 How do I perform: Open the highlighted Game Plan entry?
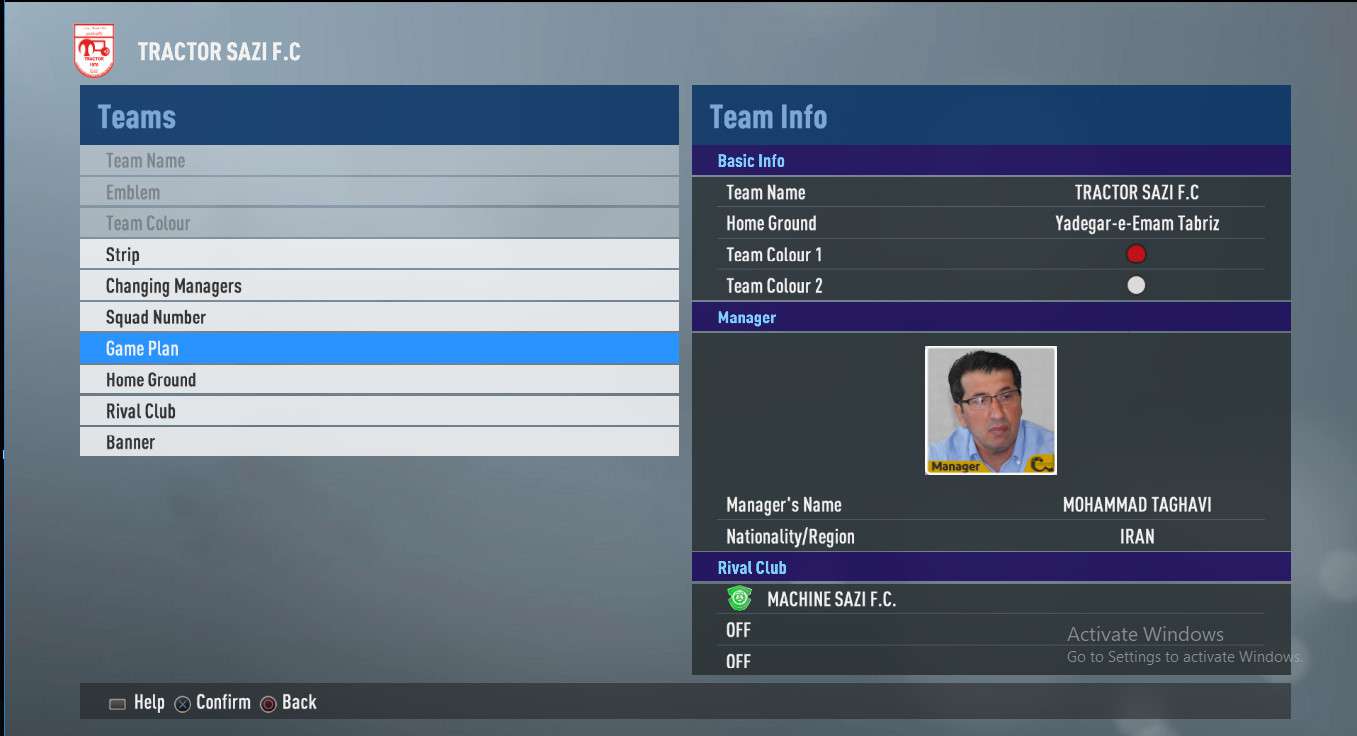379,348
